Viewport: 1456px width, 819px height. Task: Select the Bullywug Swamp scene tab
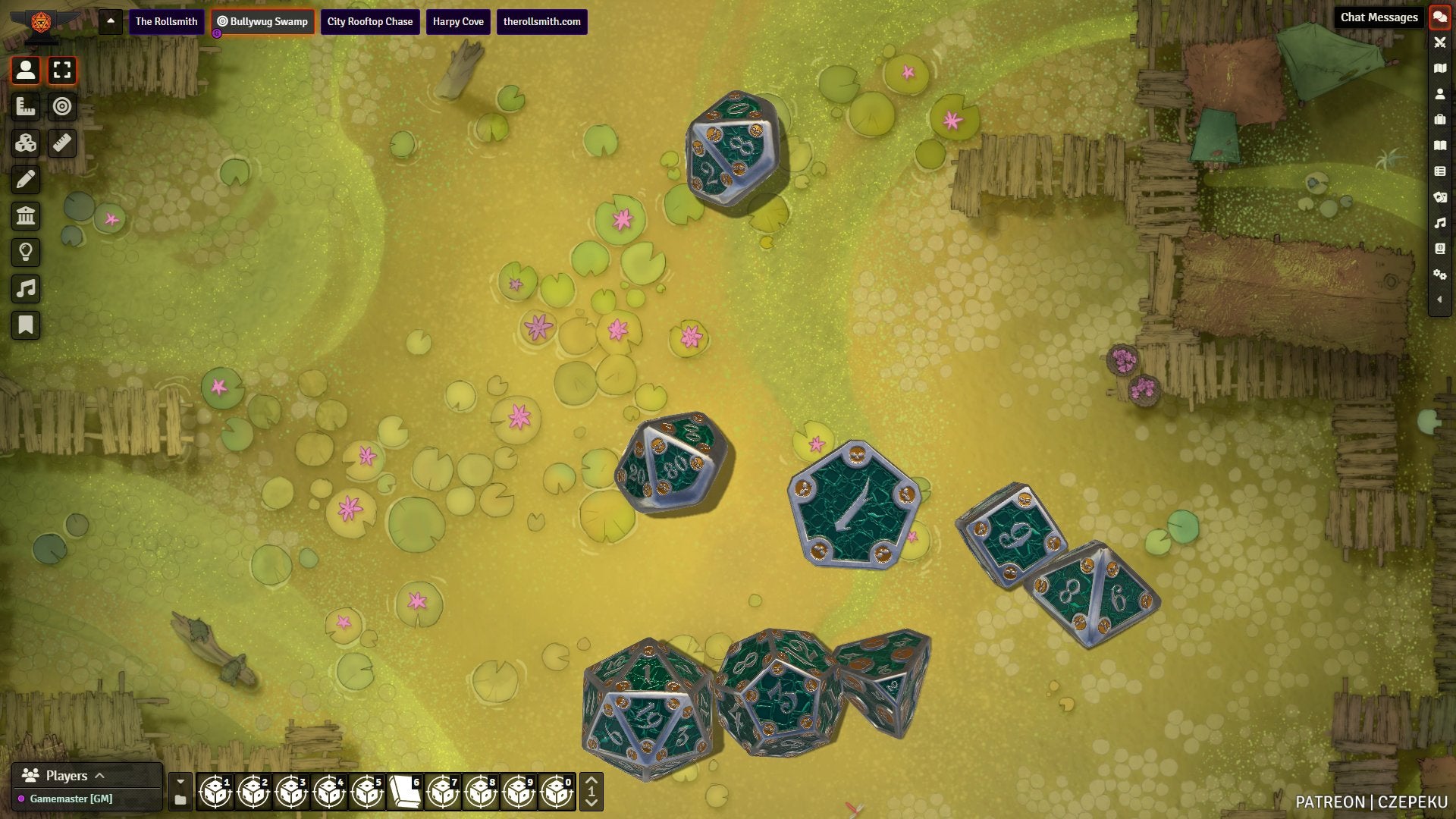pos(262,22)
